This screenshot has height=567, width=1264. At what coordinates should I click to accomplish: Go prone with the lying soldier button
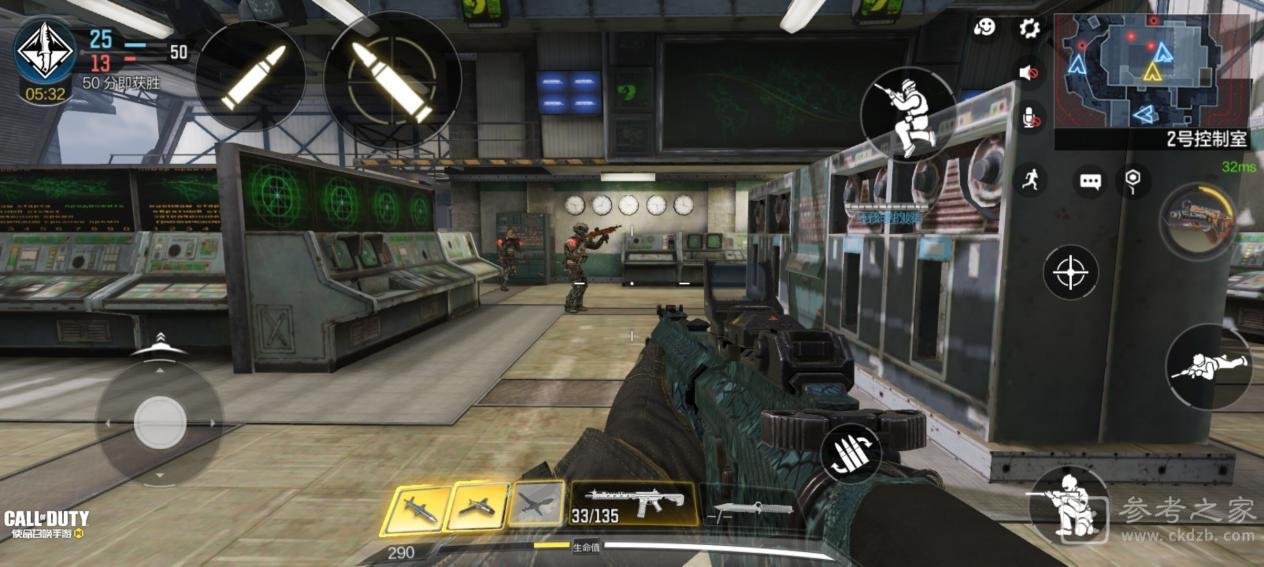1208,366
